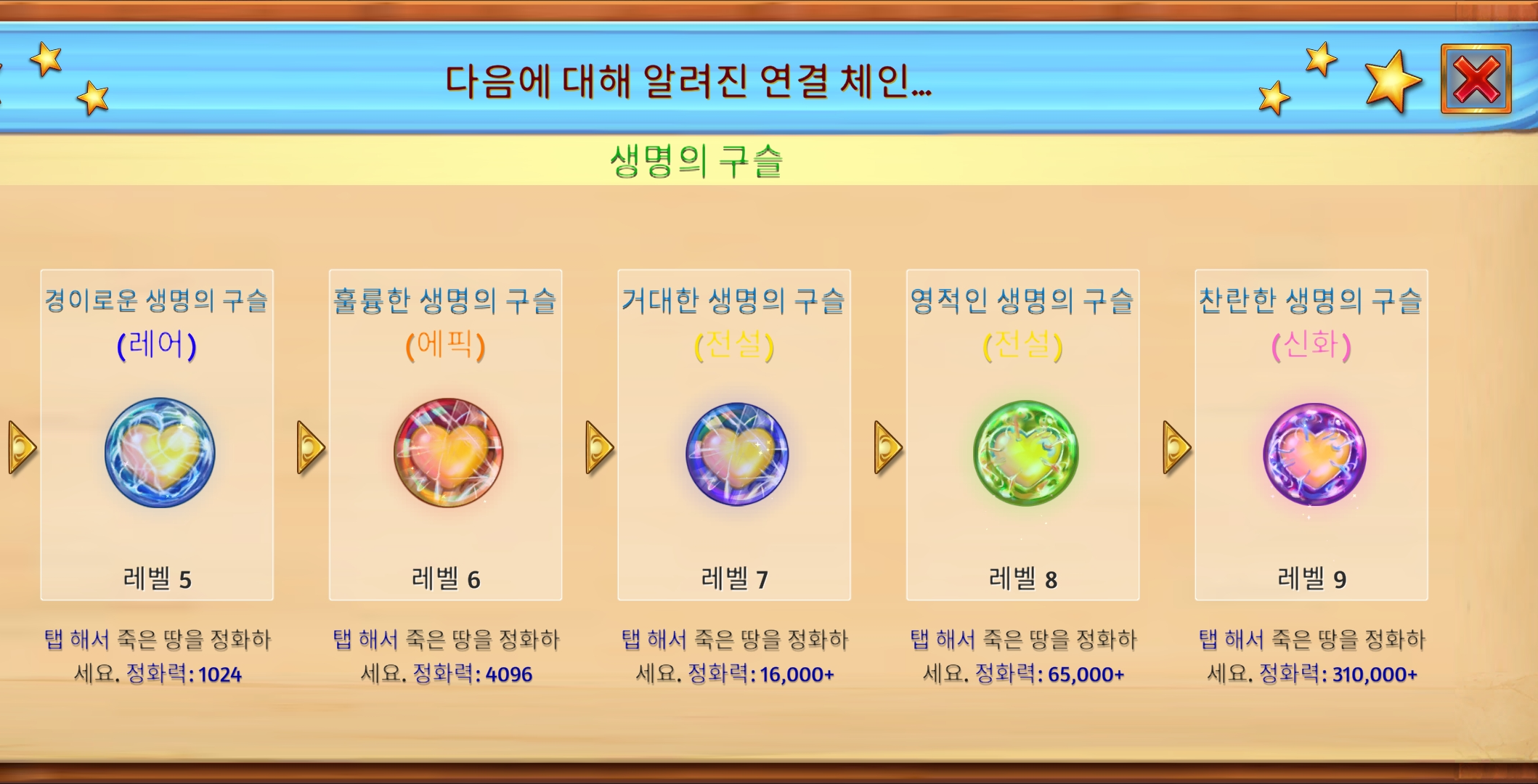
Task: Click the (에픽) rarity tag on level 6
Action: point(446,347)
